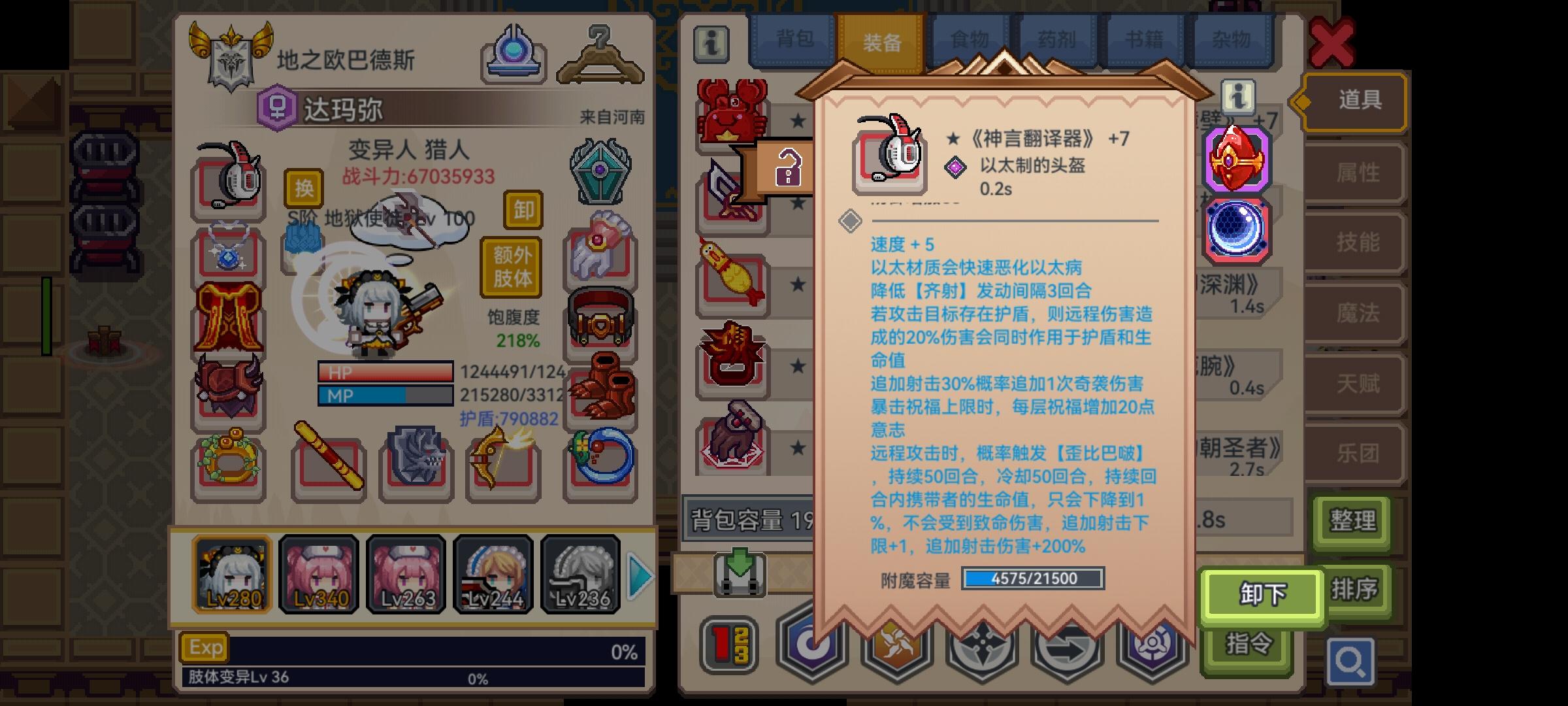Screen dimensions: 1568x706
Task: Toggle the favorite star next to the crab item
Action: click(x=796, y=120)
